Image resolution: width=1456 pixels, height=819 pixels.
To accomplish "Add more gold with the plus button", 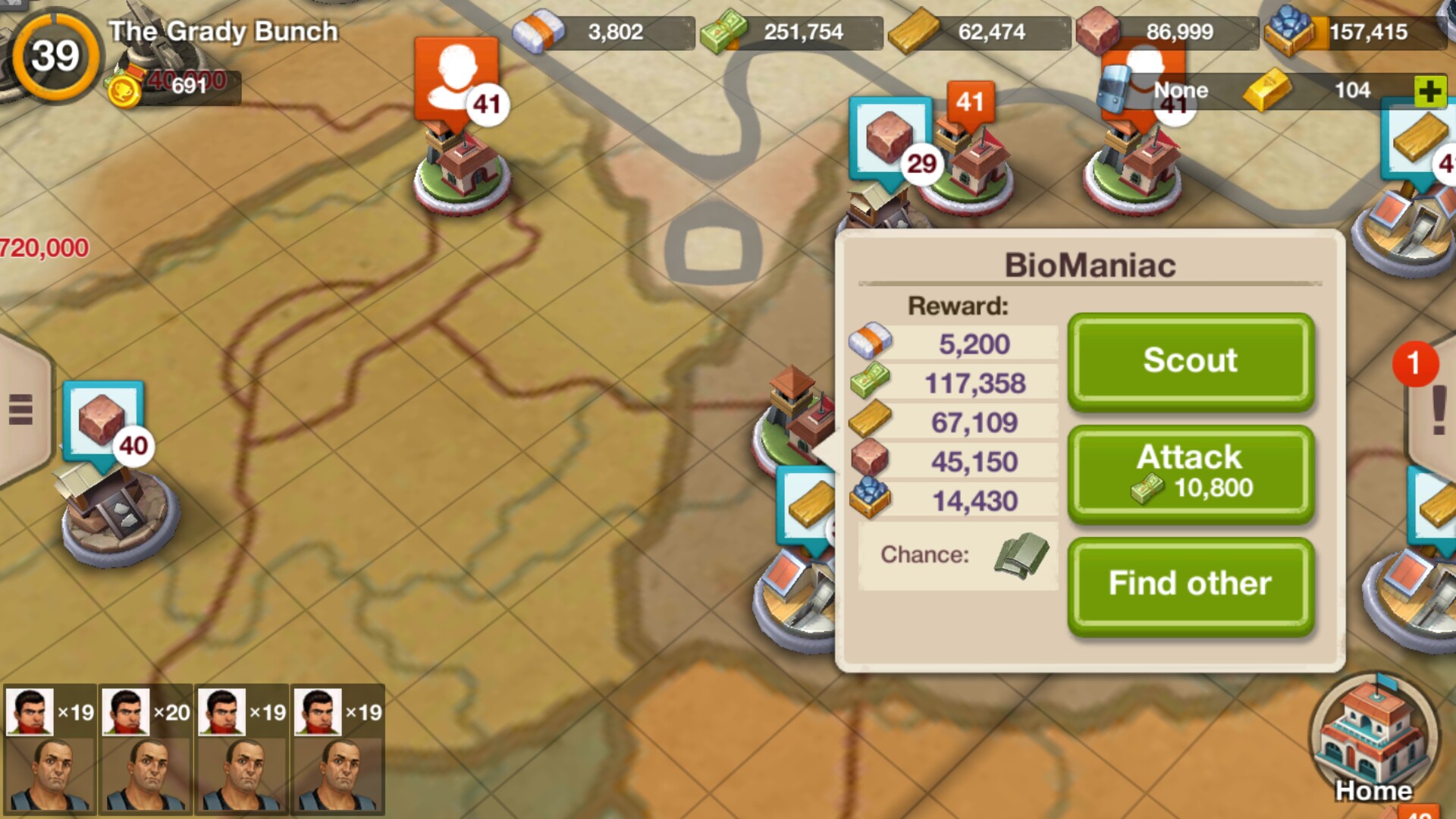I will pyautogui.click(x=1429, y=92).
